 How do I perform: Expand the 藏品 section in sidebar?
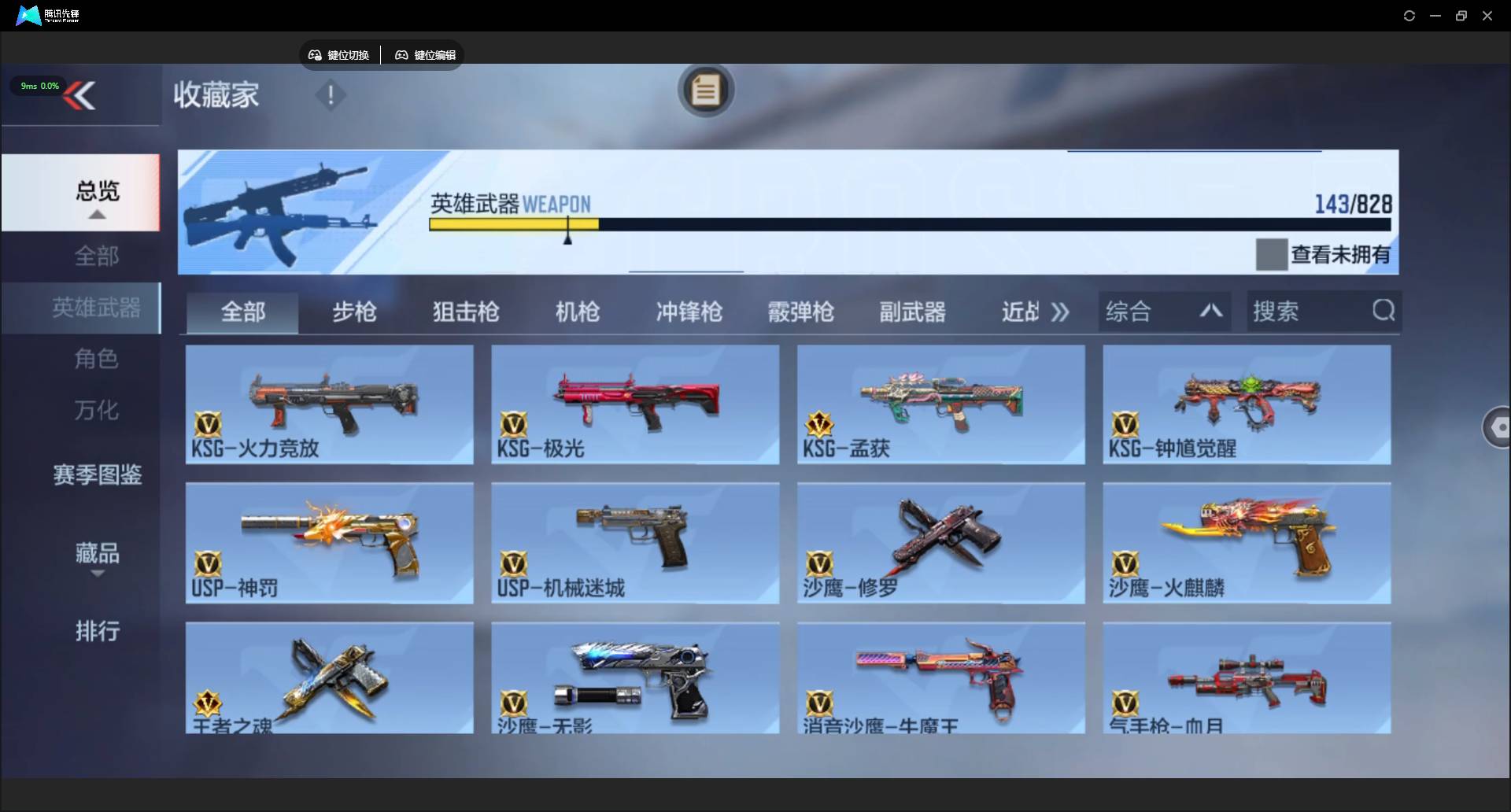(x=96, y=554)
